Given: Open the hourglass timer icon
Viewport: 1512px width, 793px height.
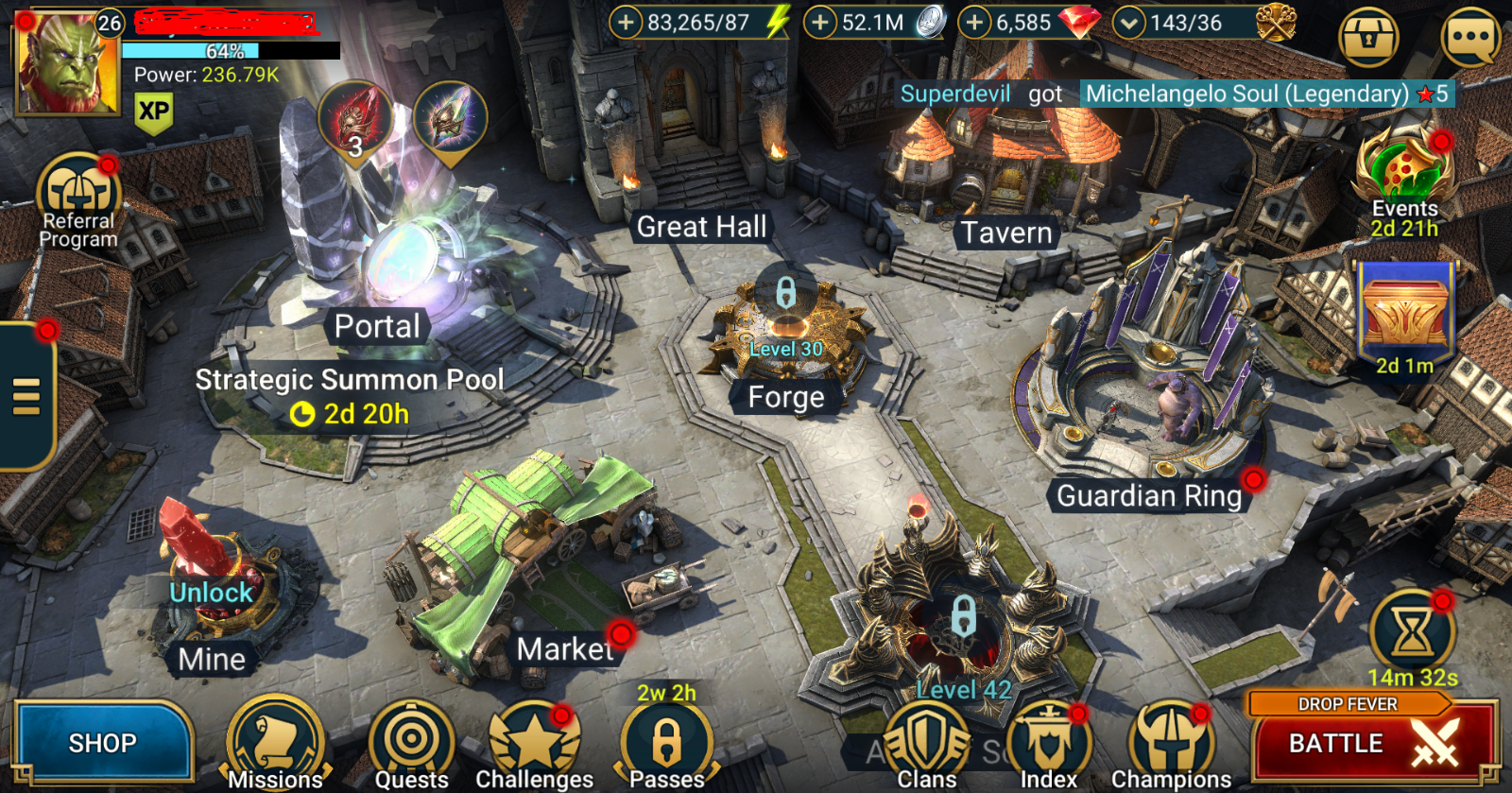Looking at the screenshot, I should tap(1412, 630).
